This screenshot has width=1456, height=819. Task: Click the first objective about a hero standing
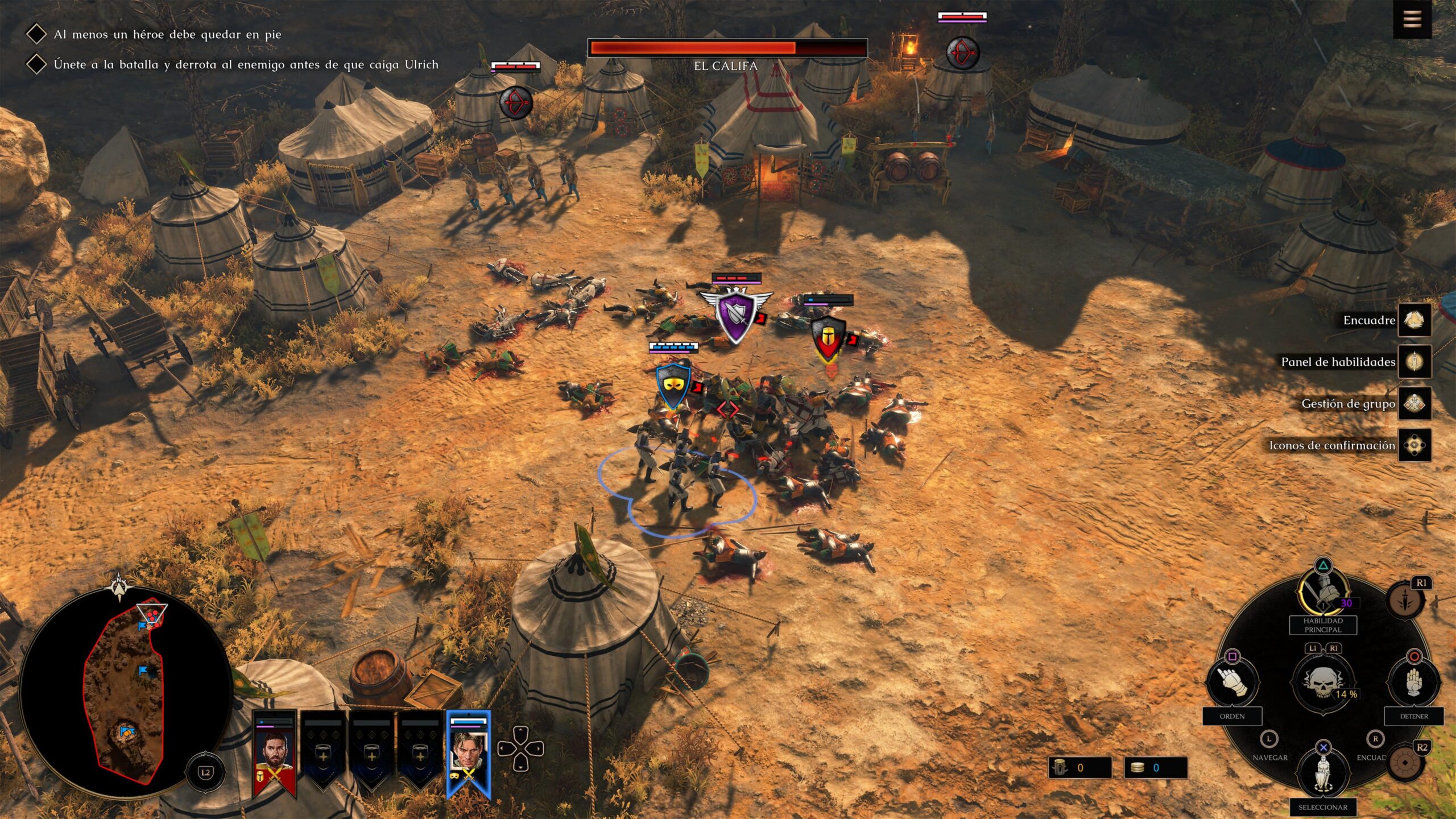click(x=167, y=34)
